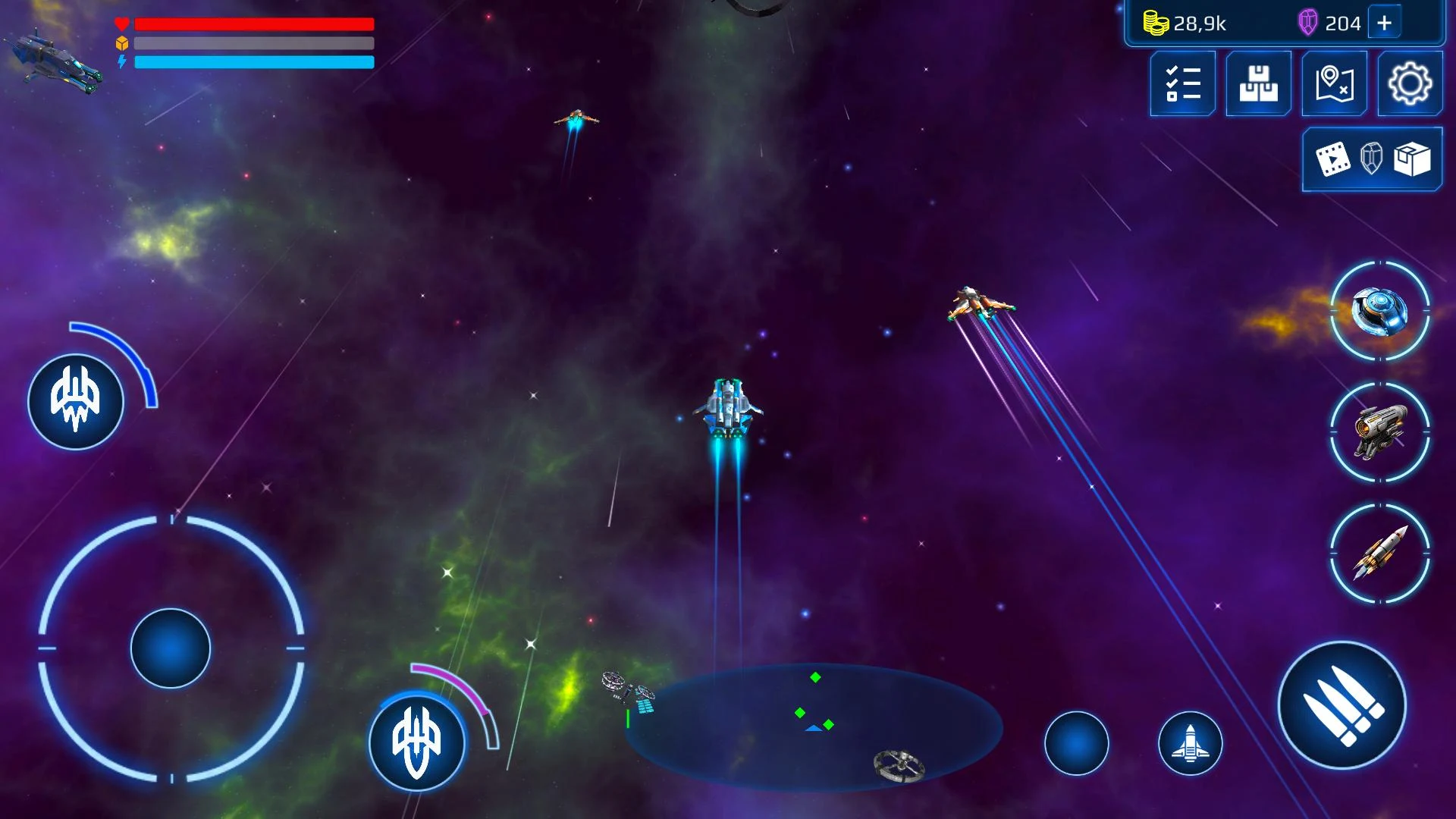1456x819 pixels.
Task: Tap the blank round blue button
Action: [1076, 743]
